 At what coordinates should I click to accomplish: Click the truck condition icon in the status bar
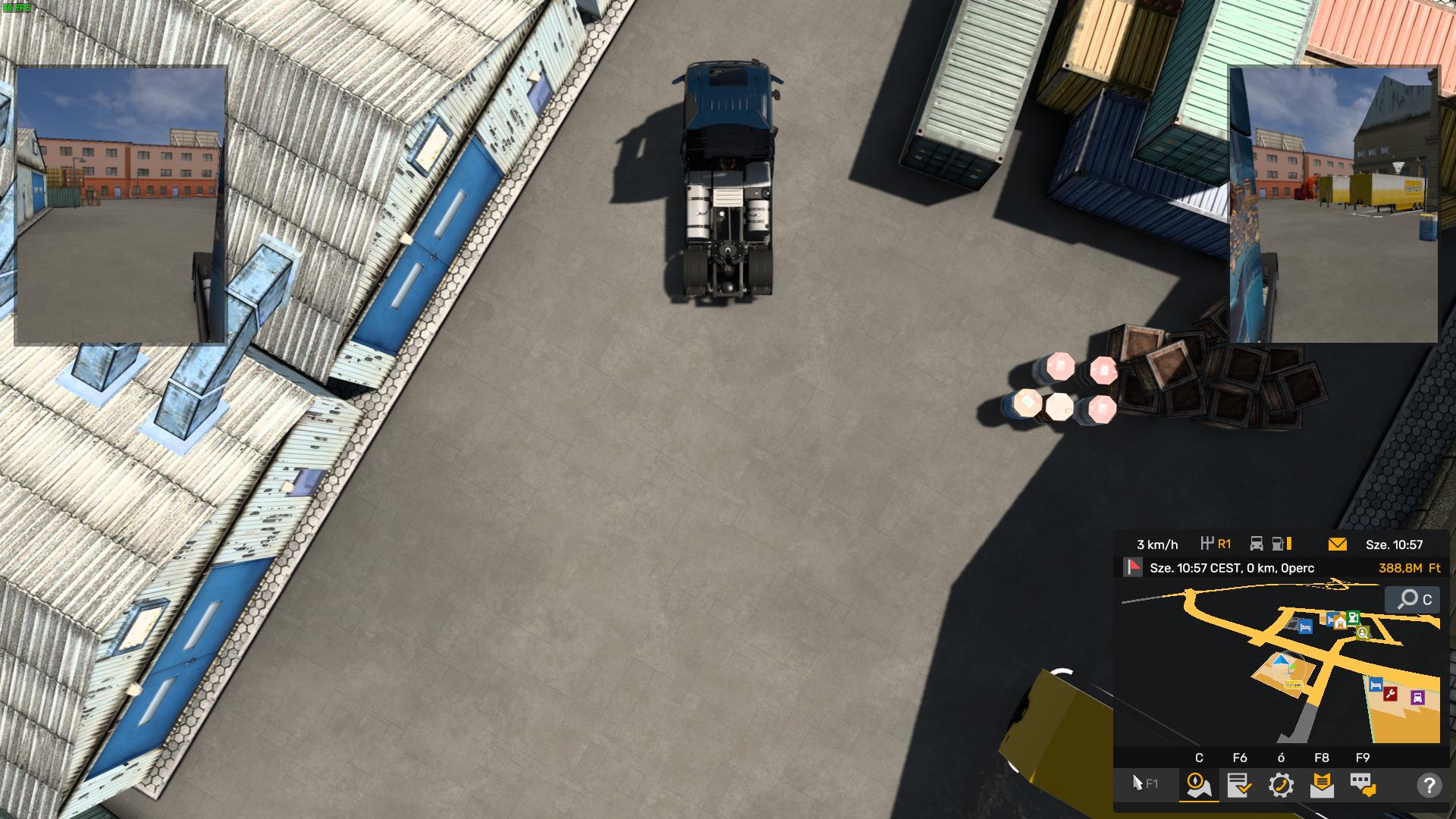tap(1256, 543)
